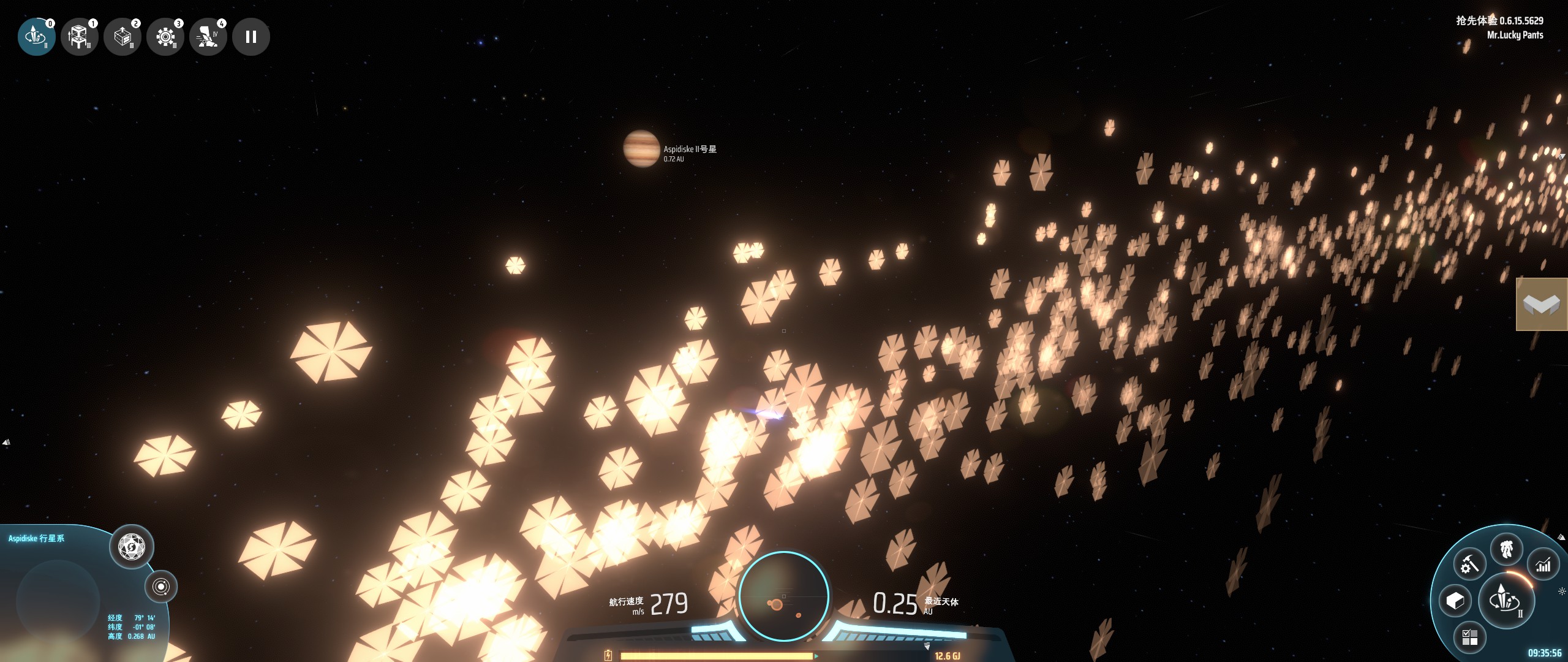Viewport: 1568px width, 662px height.
Task: Open the current crystal research tech tree
Action: click(1506, 599)
